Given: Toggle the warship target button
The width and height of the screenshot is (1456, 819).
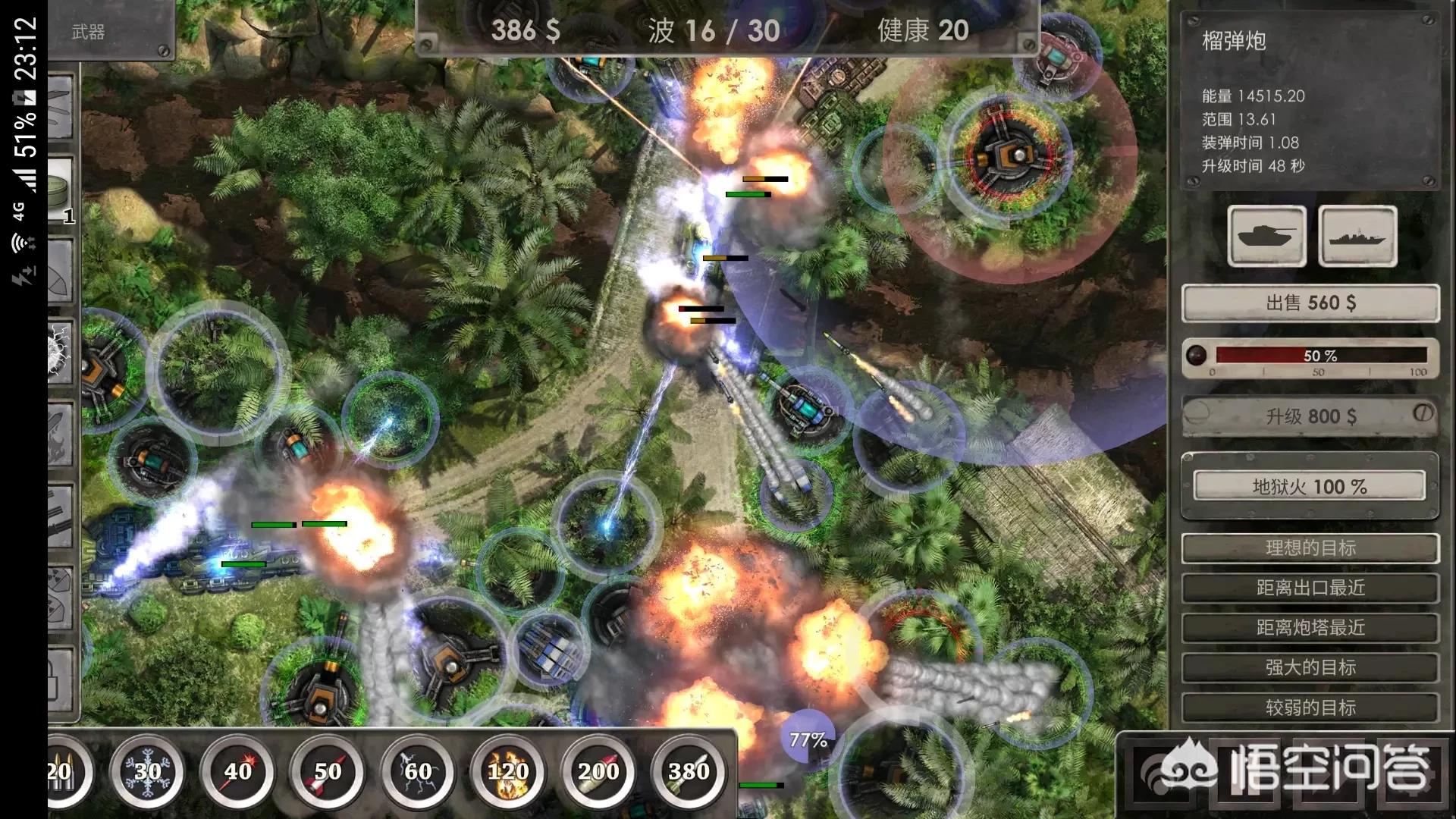Looking at the screenshot, I should coord(1357,236).
